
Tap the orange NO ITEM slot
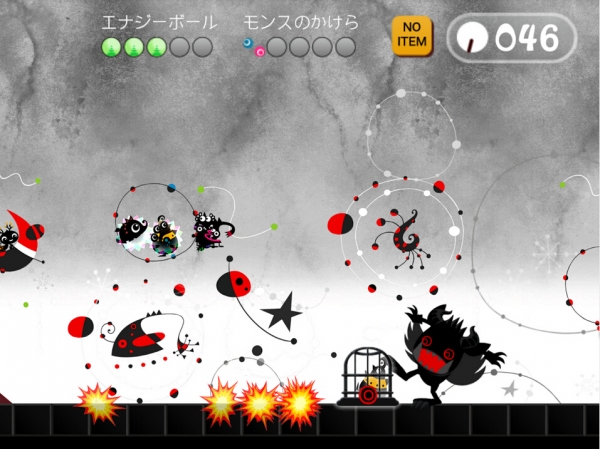[x=411, y=36]
